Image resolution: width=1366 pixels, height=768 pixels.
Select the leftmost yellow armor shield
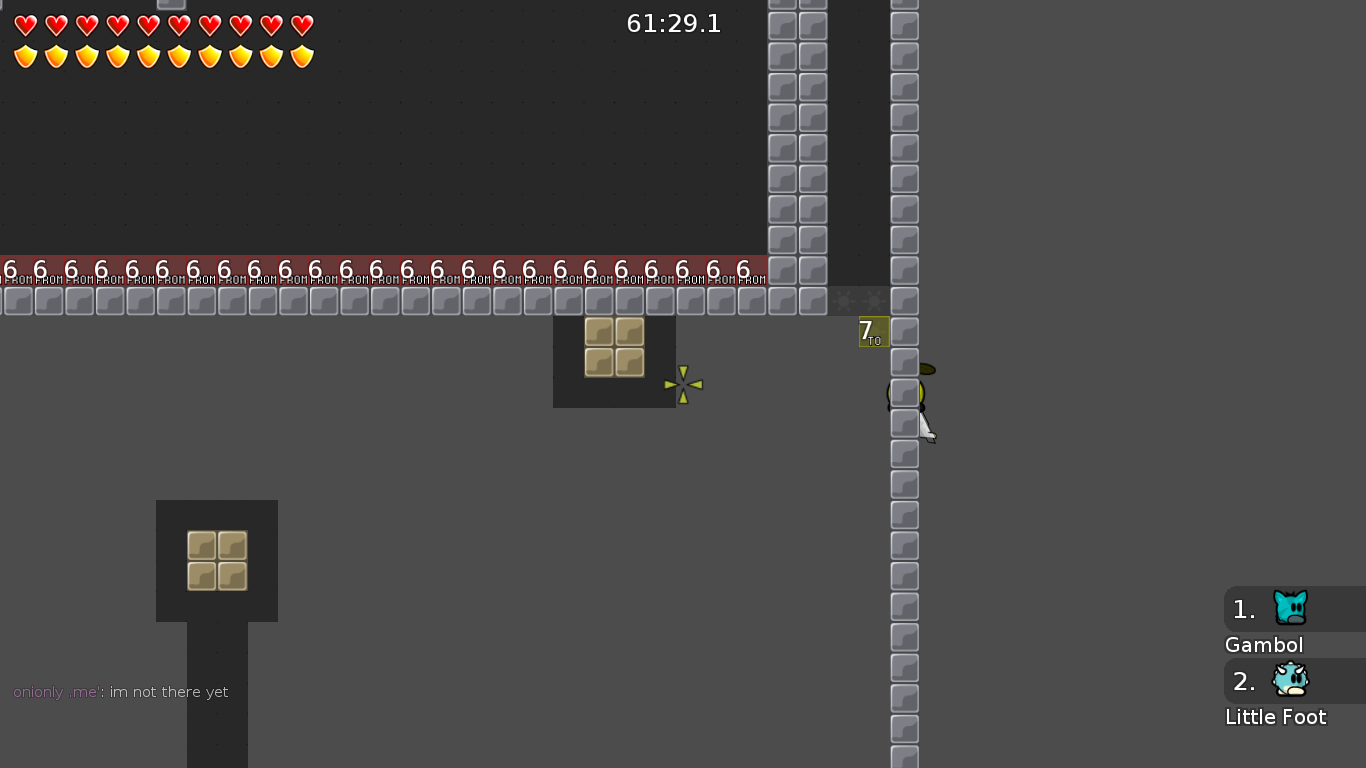(25, 57)
